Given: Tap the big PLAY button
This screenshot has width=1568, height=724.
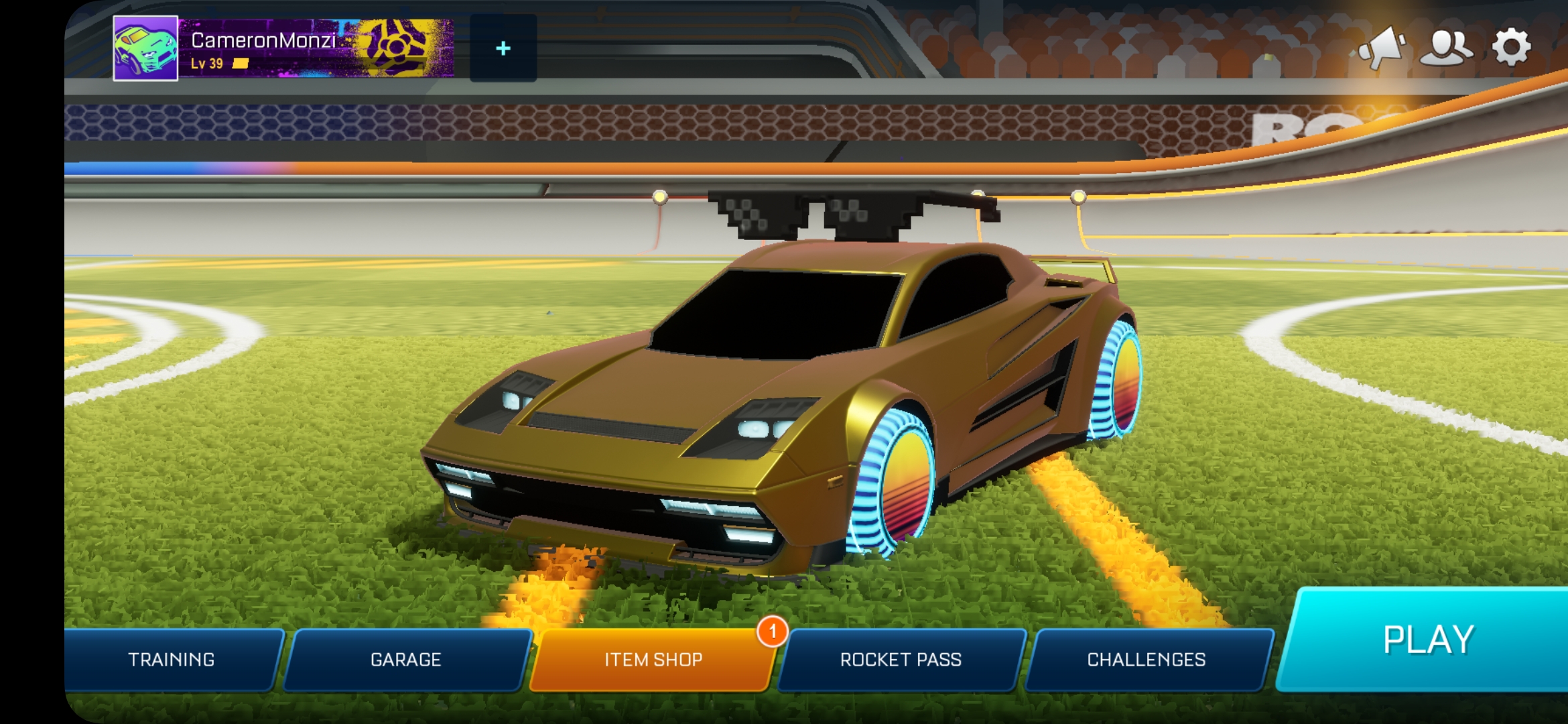Looking at the screenshot, I should coord(1427,640).
